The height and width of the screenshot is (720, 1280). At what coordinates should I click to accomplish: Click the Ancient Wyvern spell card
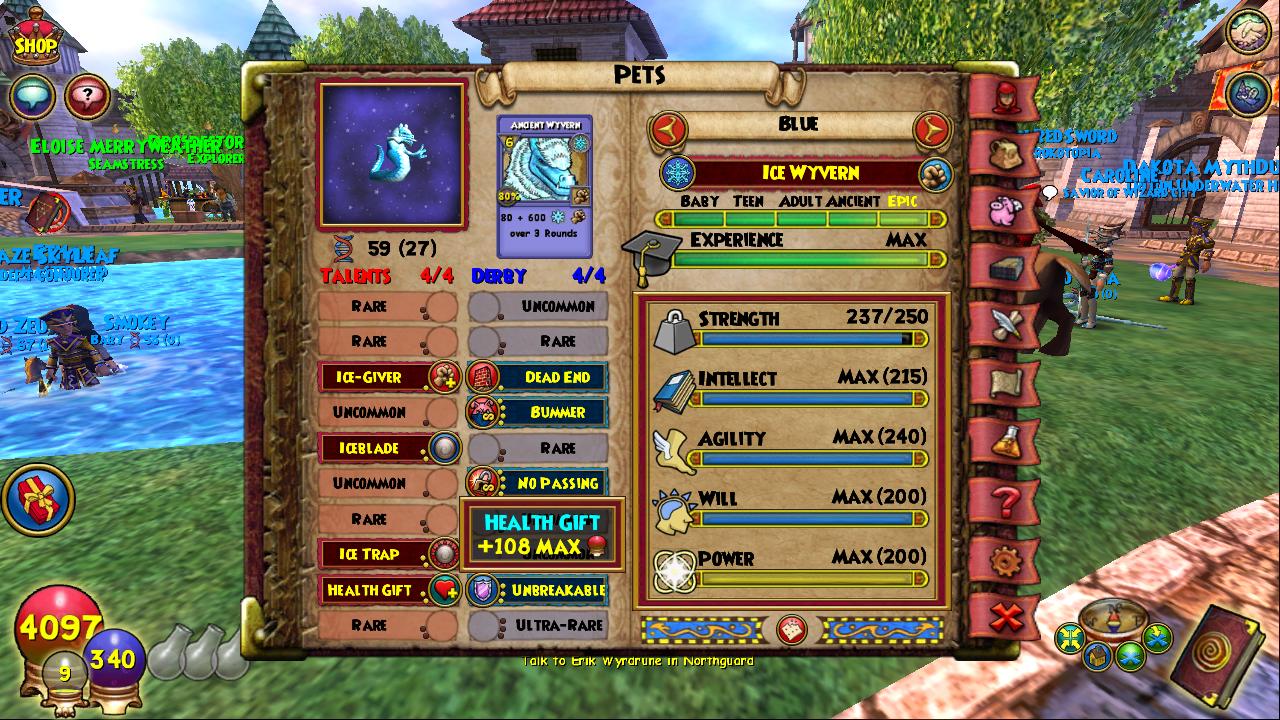(x=545, y=185)
